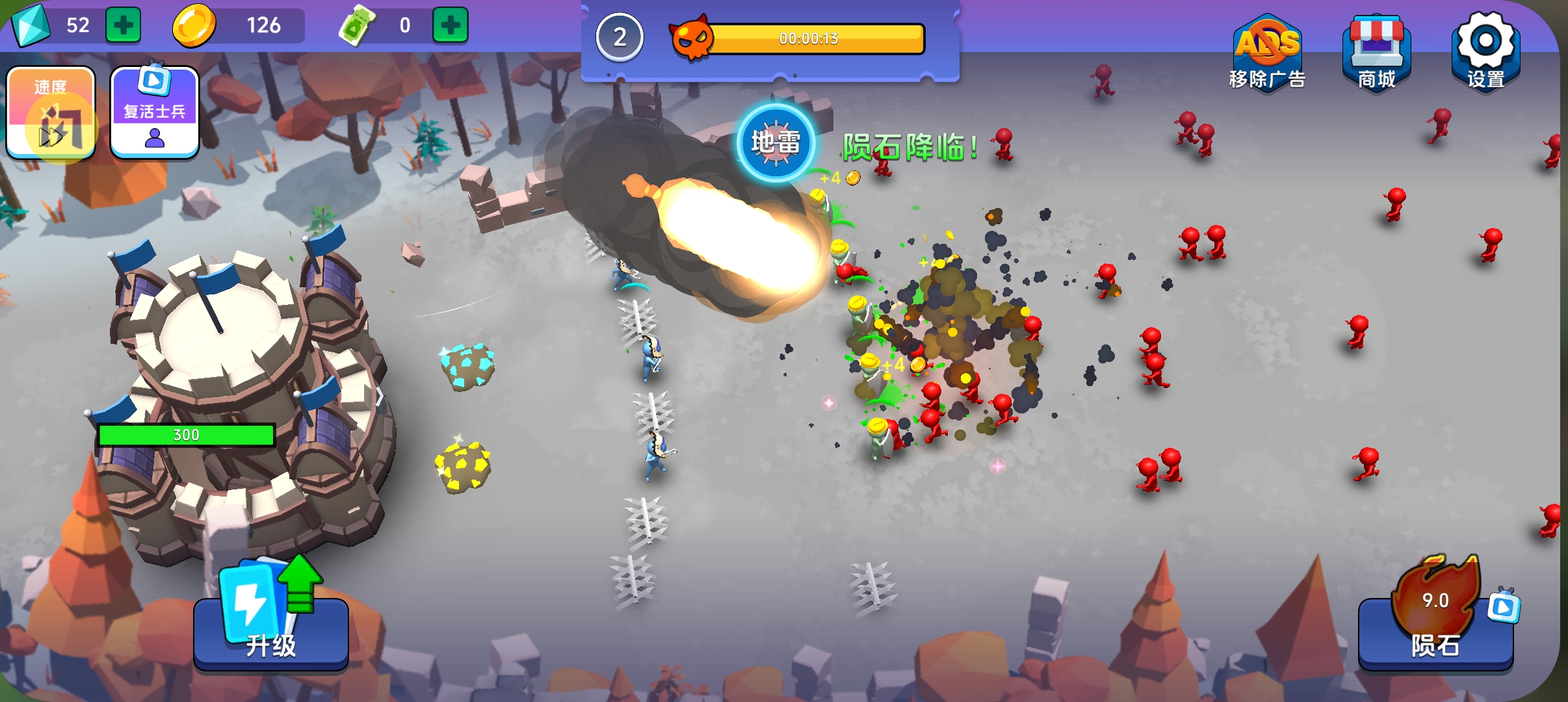
Task: Add more green tickets with plus button
Action: (450, 25)
